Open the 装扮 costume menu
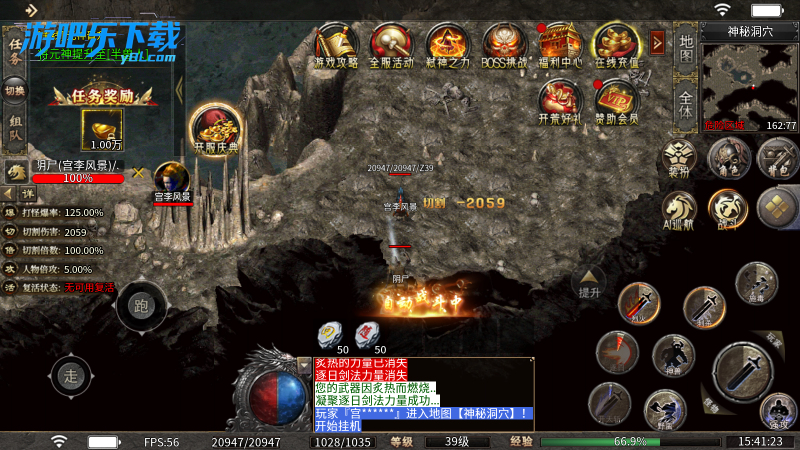Image resolution: width=800 pixels, height=450 pixels. point(681,158)
